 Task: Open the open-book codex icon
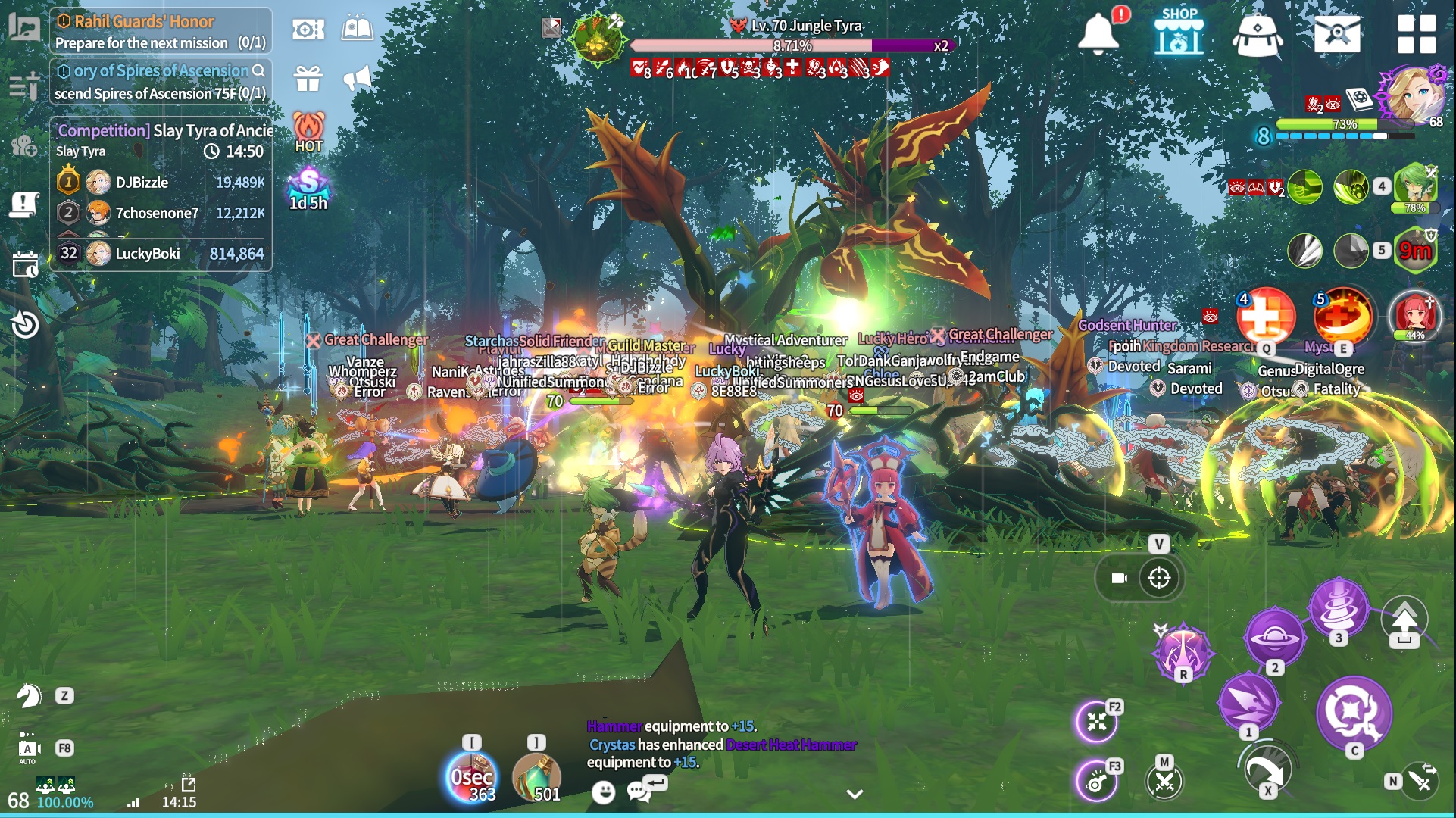pos(358,29)
